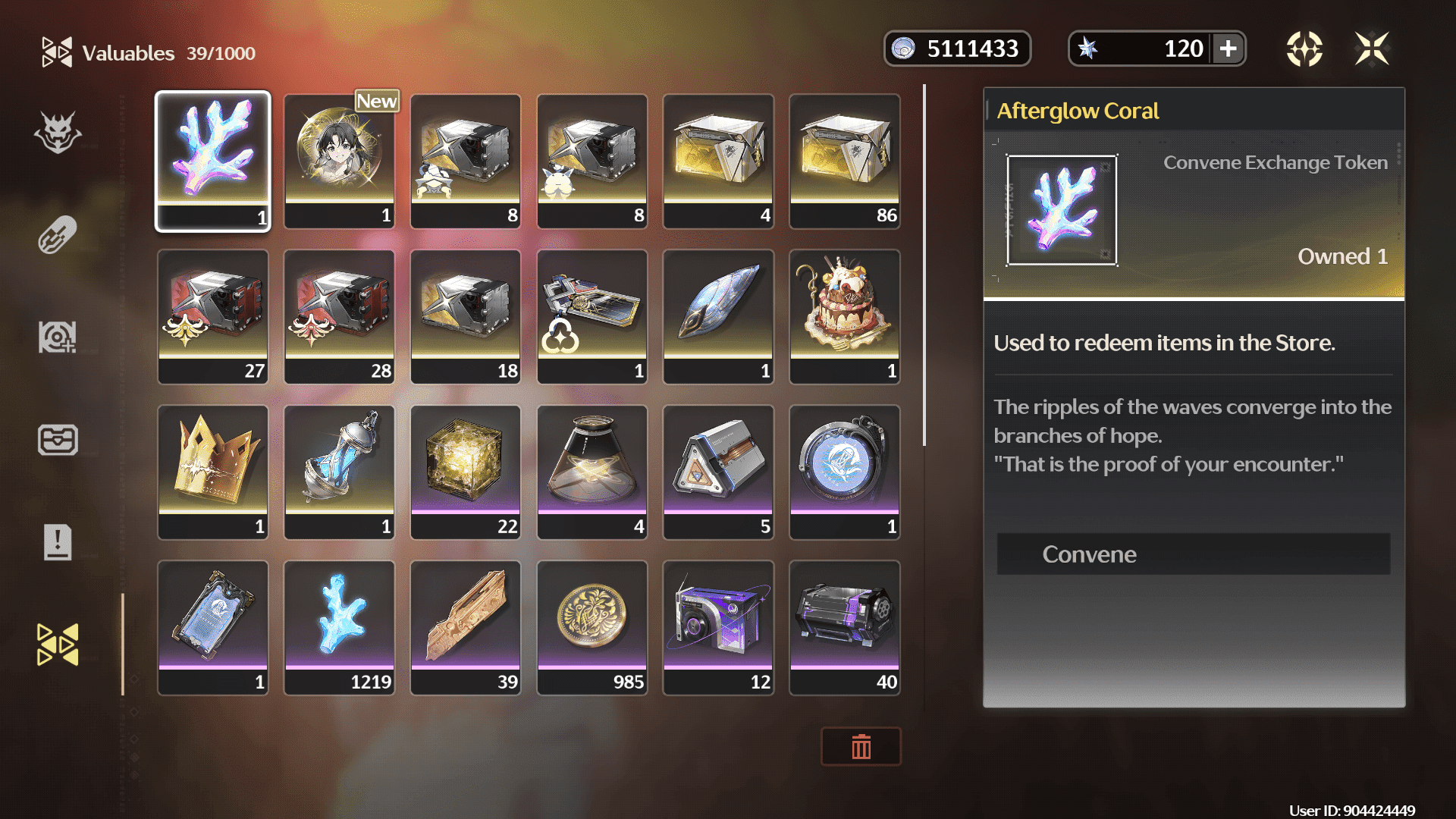1456x819 pixels.
Task: Select the blue leaf feather item
Action: click(718, 316)
